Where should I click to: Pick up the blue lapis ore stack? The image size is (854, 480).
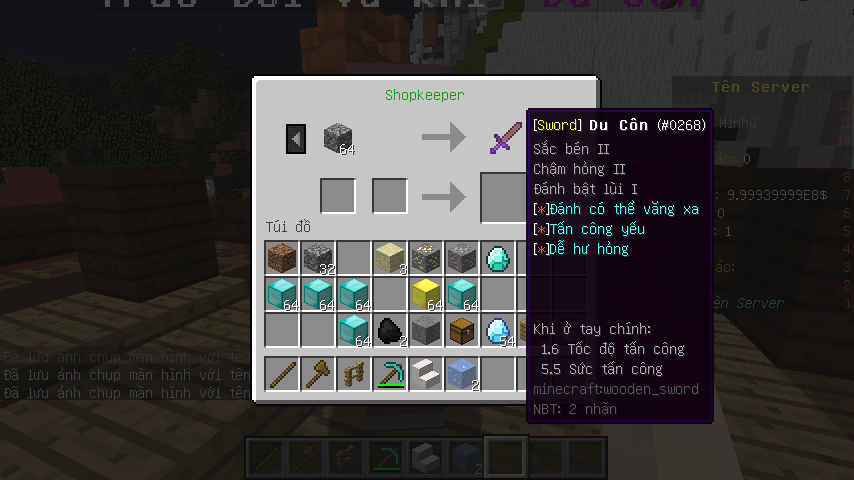point(463,374)
